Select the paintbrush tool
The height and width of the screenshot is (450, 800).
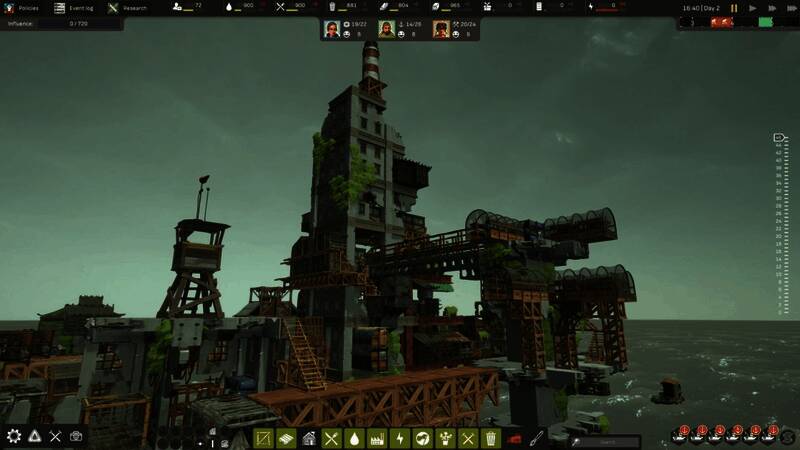click(x=537, y=437)
